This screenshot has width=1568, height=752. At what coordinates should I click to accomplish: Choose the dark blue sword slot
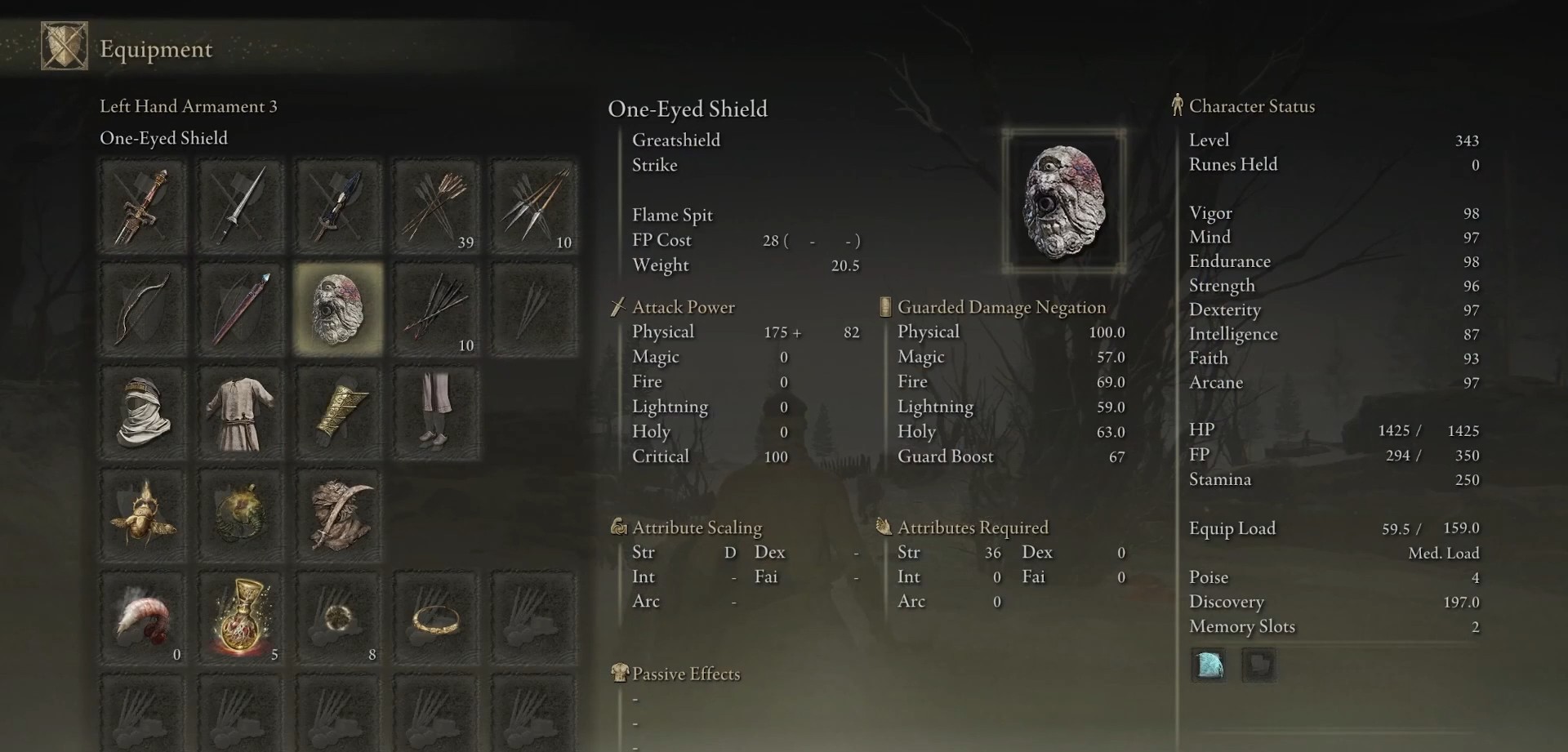[339, 207]
